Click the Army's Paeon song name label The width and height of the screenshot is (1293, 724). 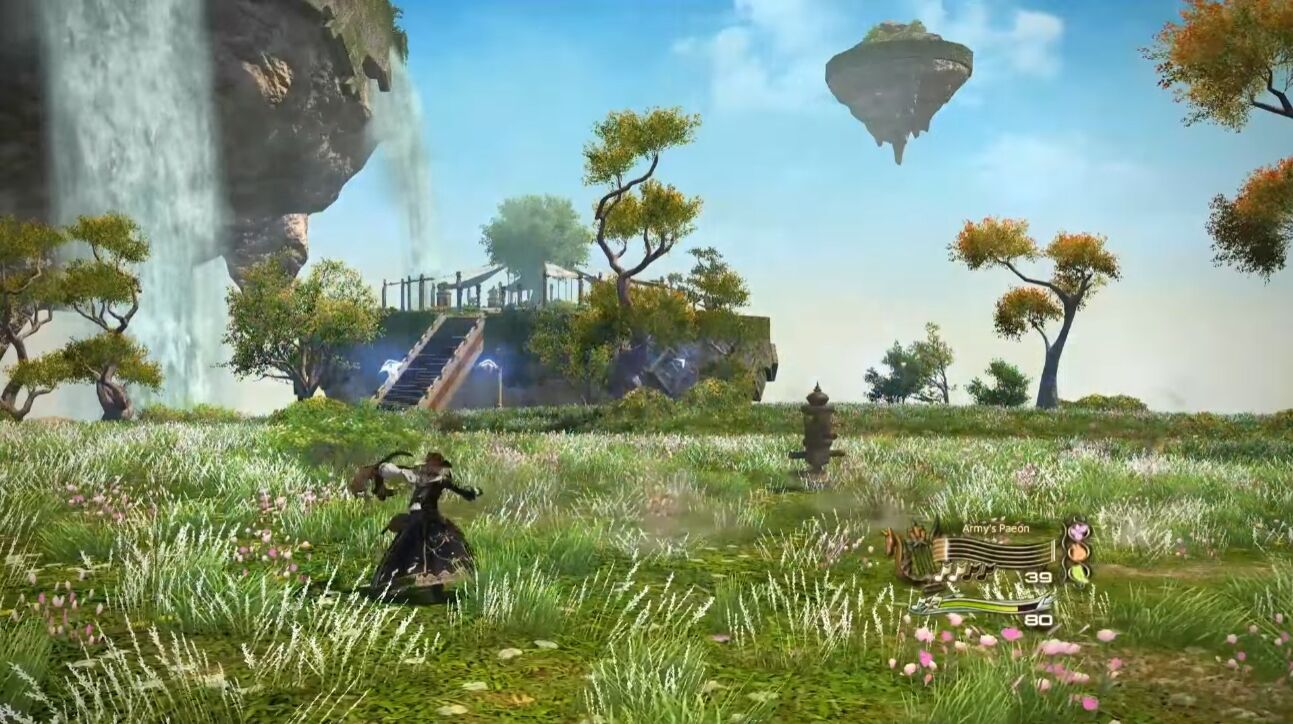click(996, 529)
